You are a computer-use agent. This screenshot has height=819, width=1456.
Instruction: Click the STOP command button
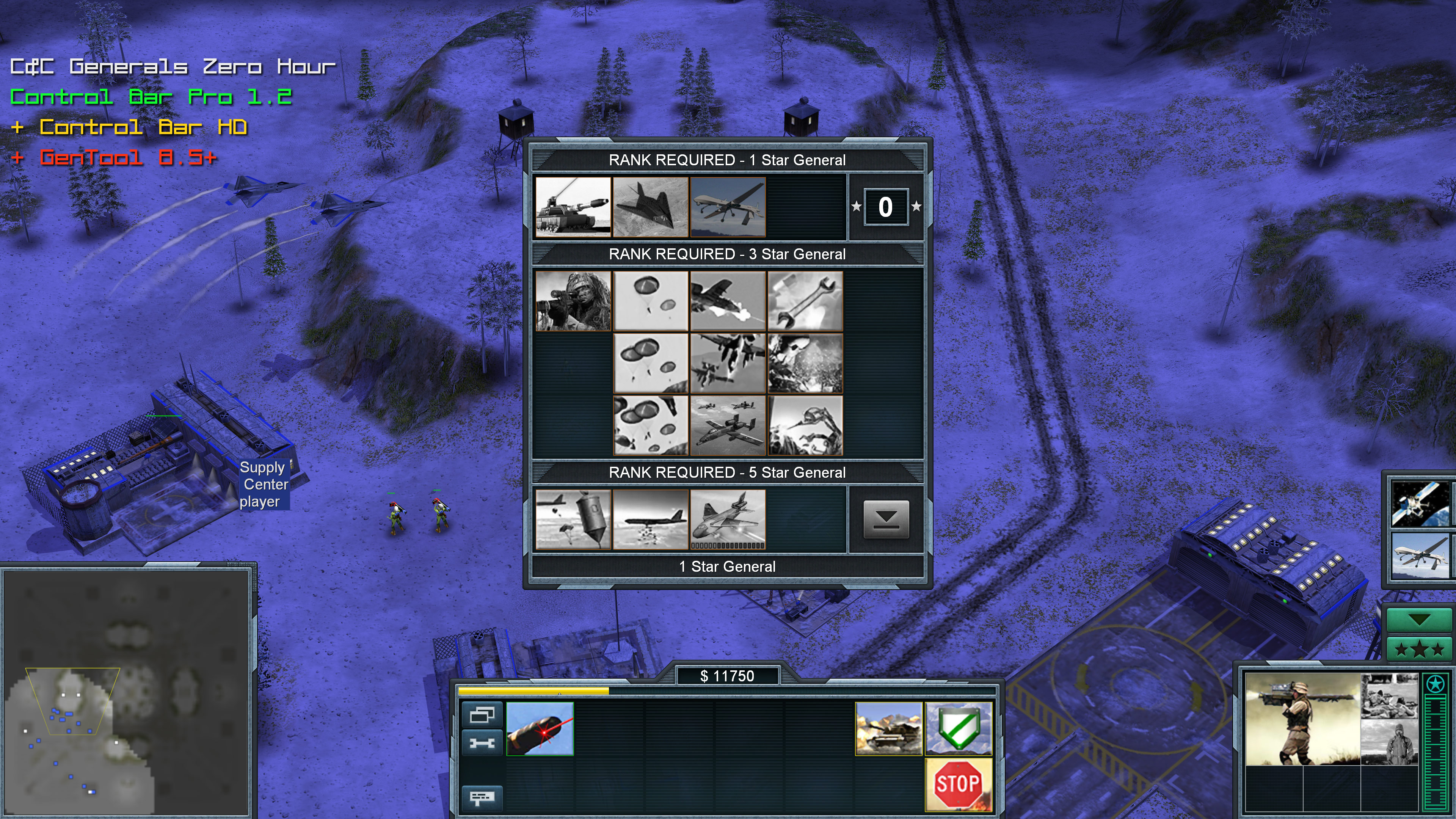[958, 784]
